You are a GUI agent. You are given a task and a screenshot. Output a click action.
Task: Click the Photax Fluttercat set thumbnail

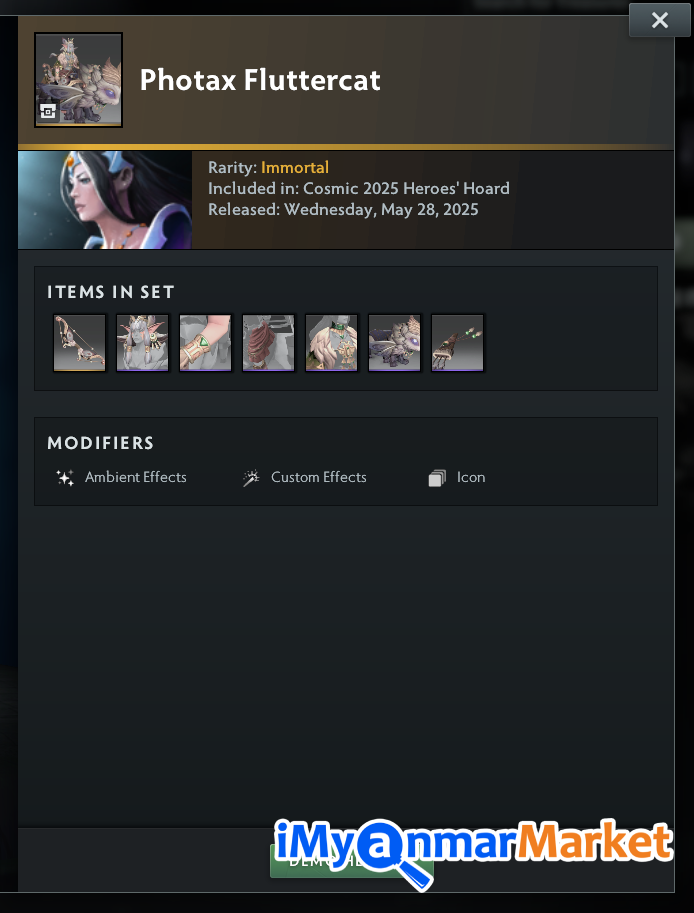pyautogui.click(x=78, y=80)
